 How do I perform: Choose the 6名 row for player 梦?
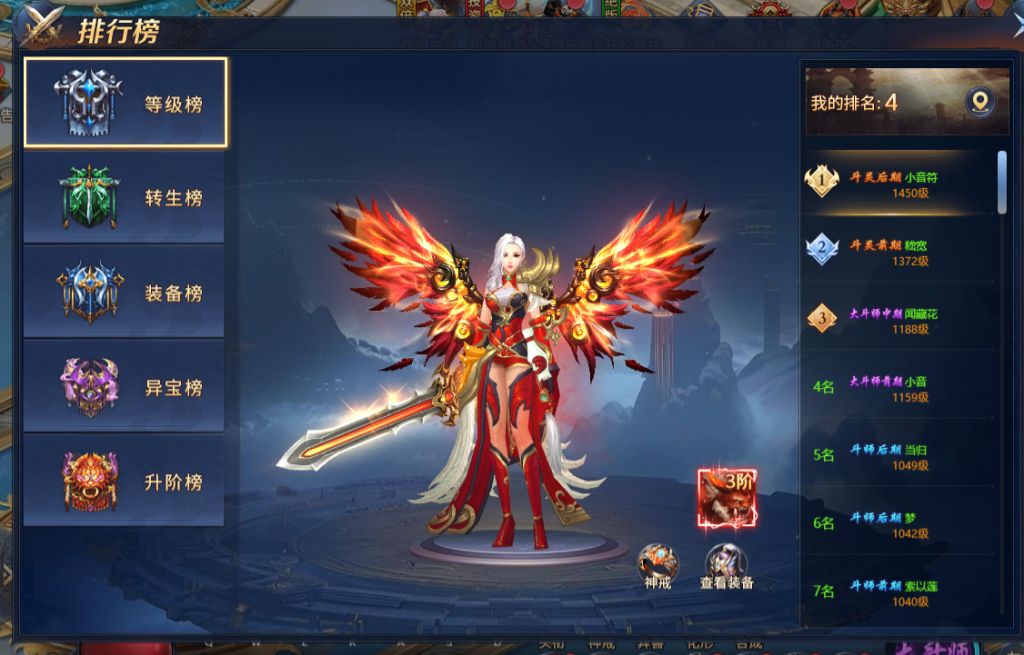click(x=895, y=524)
